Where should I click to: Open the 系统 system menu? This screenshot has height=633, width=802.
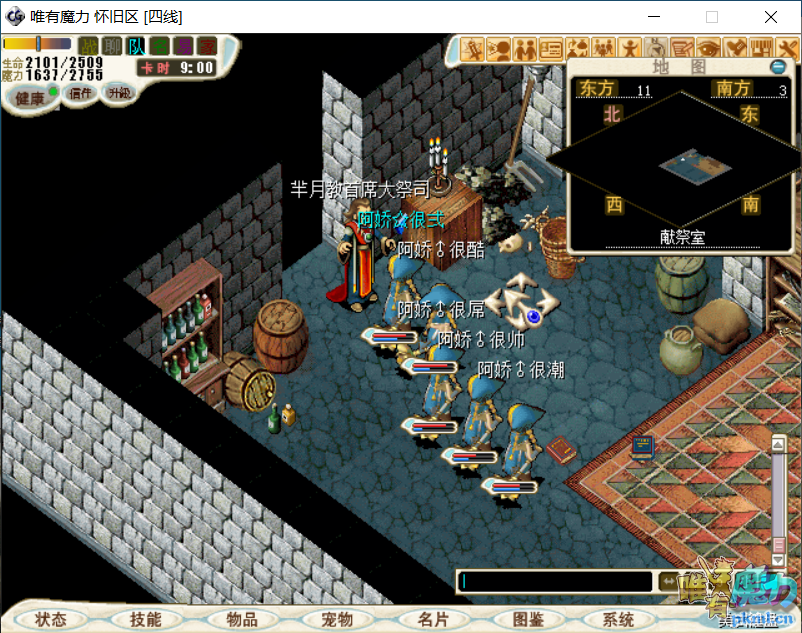click(619, 620)
